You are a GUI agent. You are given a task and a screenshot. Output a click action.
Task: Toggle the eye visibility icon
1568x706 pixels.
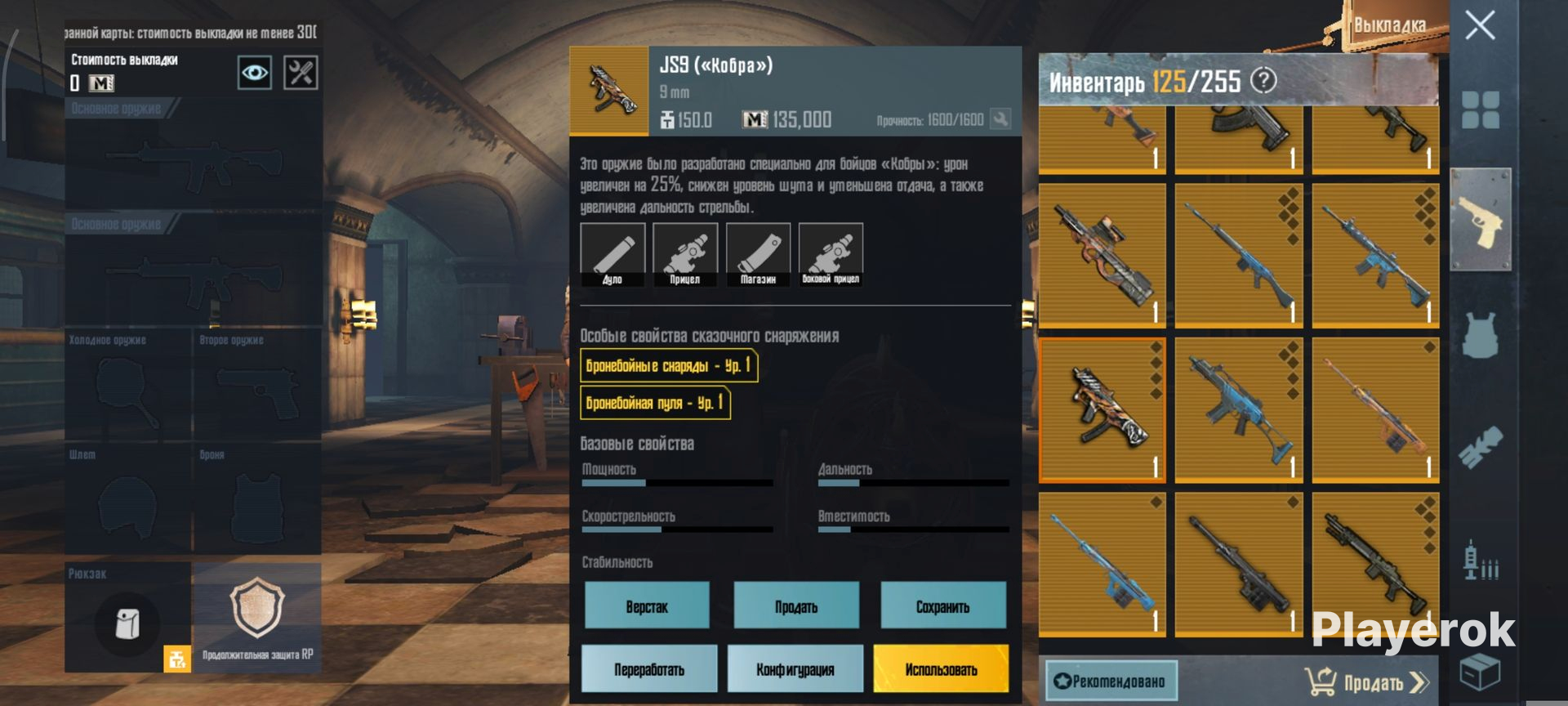click(255, 73)
